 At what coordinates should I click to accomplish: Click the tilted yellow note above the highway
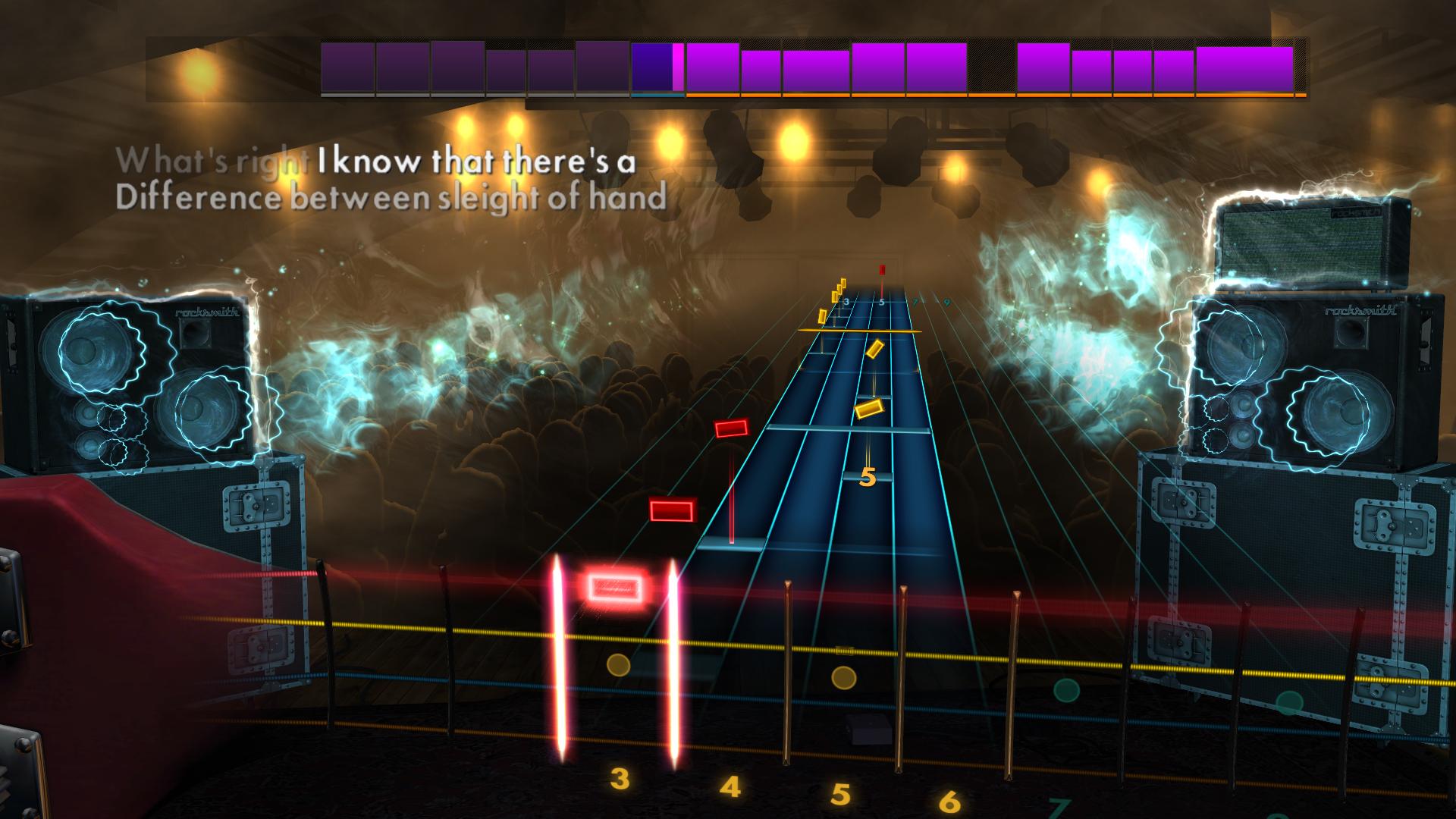[876, 348]
